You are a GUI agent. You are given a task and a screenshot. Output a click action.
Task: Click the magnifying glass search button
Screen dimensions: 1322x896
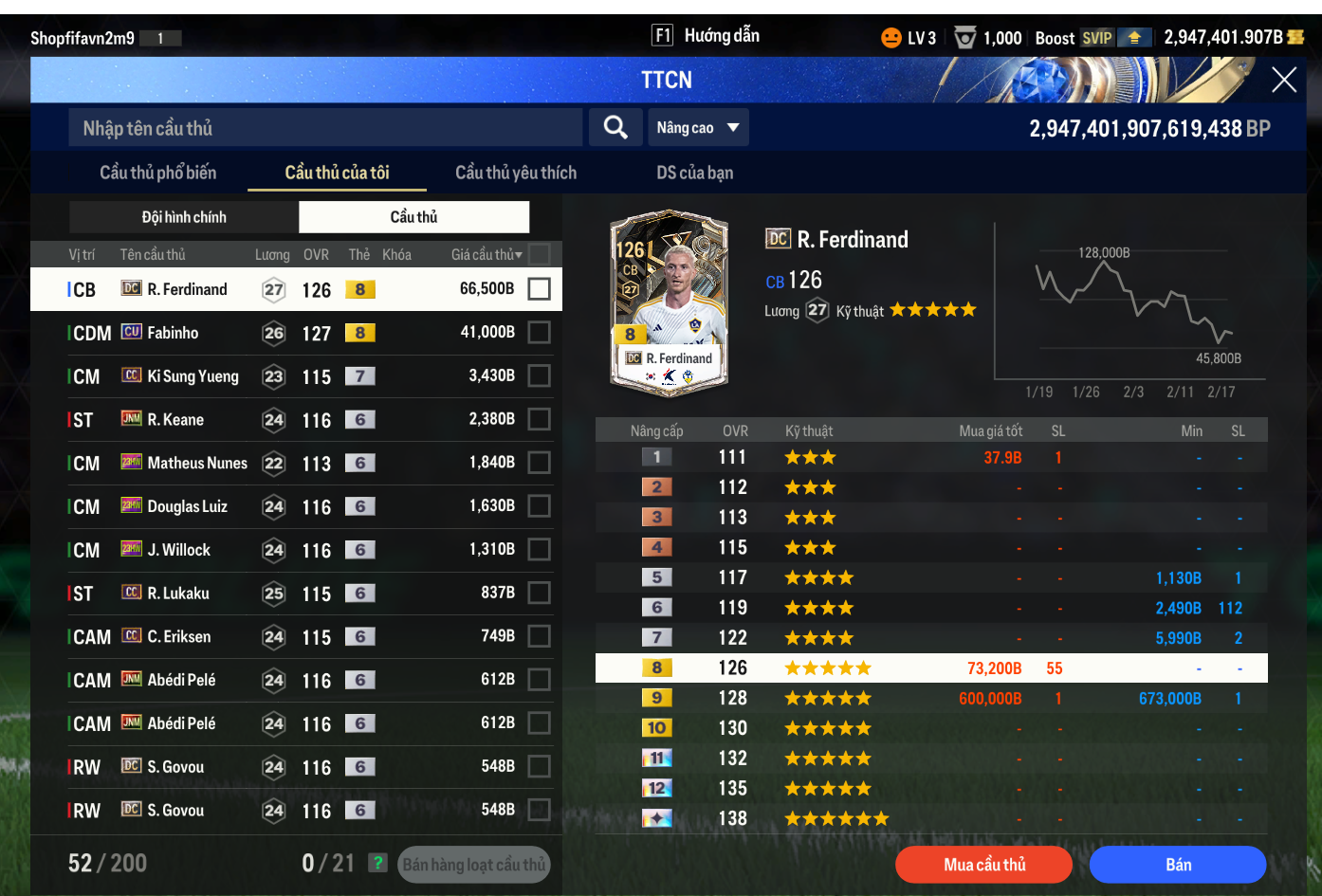[x=615, y=128]
